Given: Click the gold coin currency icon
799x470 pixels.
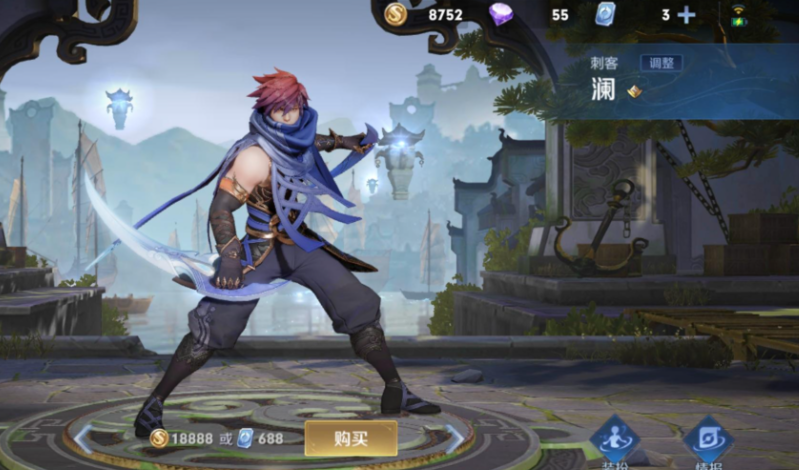Looking at the screenshot, I should click(x=396, y=14).
